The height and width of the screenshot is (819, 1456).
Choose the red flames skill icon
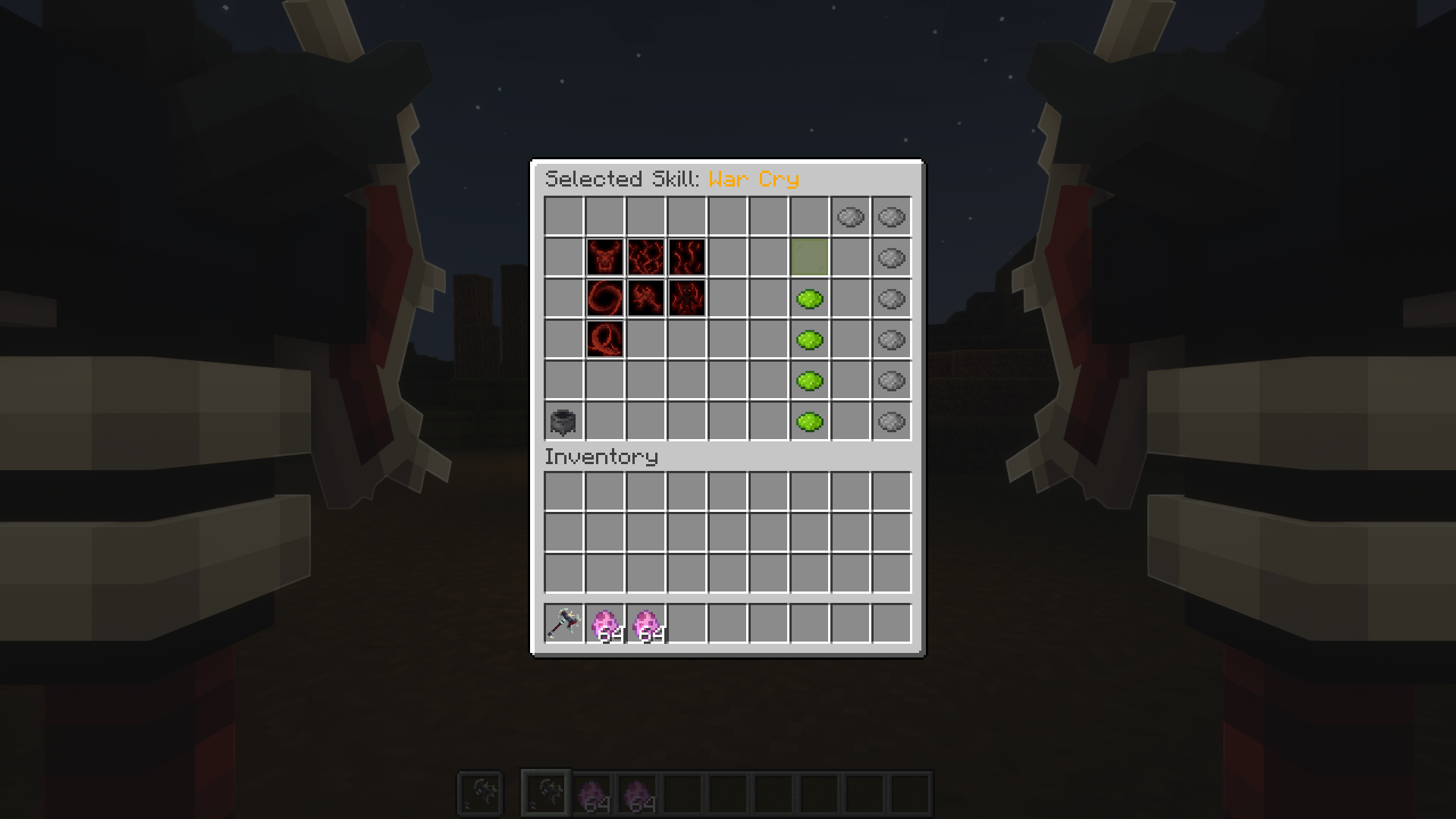[686, 257]
